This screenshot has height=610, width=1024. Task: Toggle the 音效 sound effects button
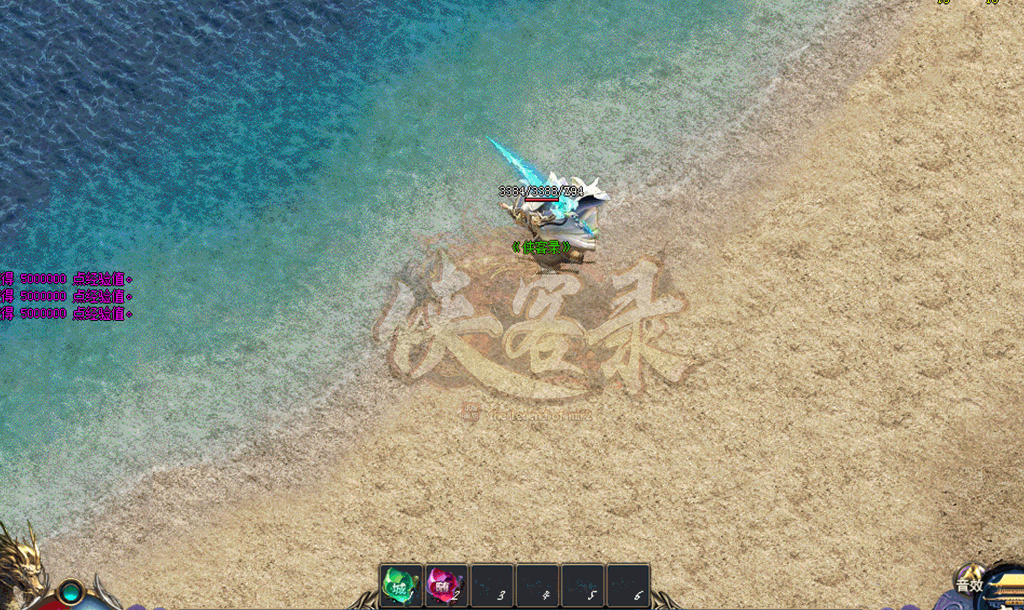970,585
